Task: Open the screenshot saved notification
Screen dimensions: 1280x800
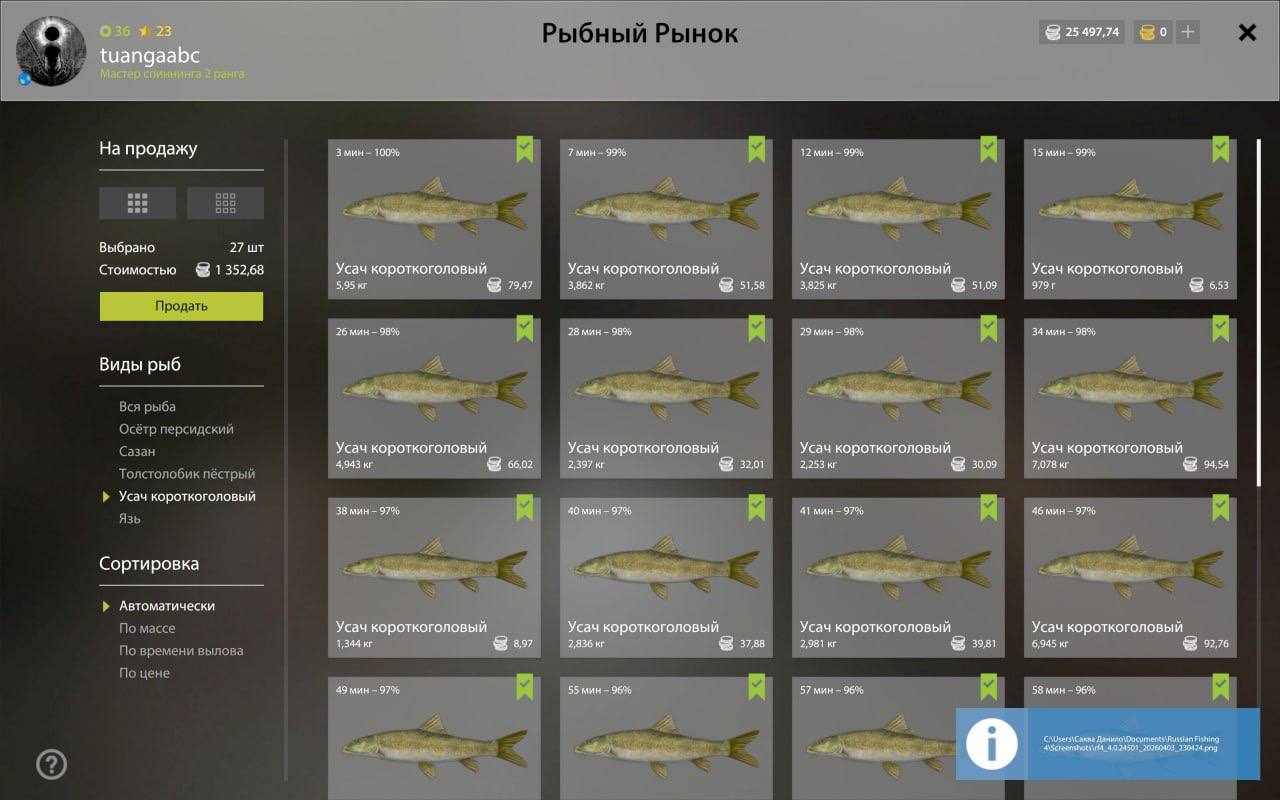Action: click(1107, 744)
